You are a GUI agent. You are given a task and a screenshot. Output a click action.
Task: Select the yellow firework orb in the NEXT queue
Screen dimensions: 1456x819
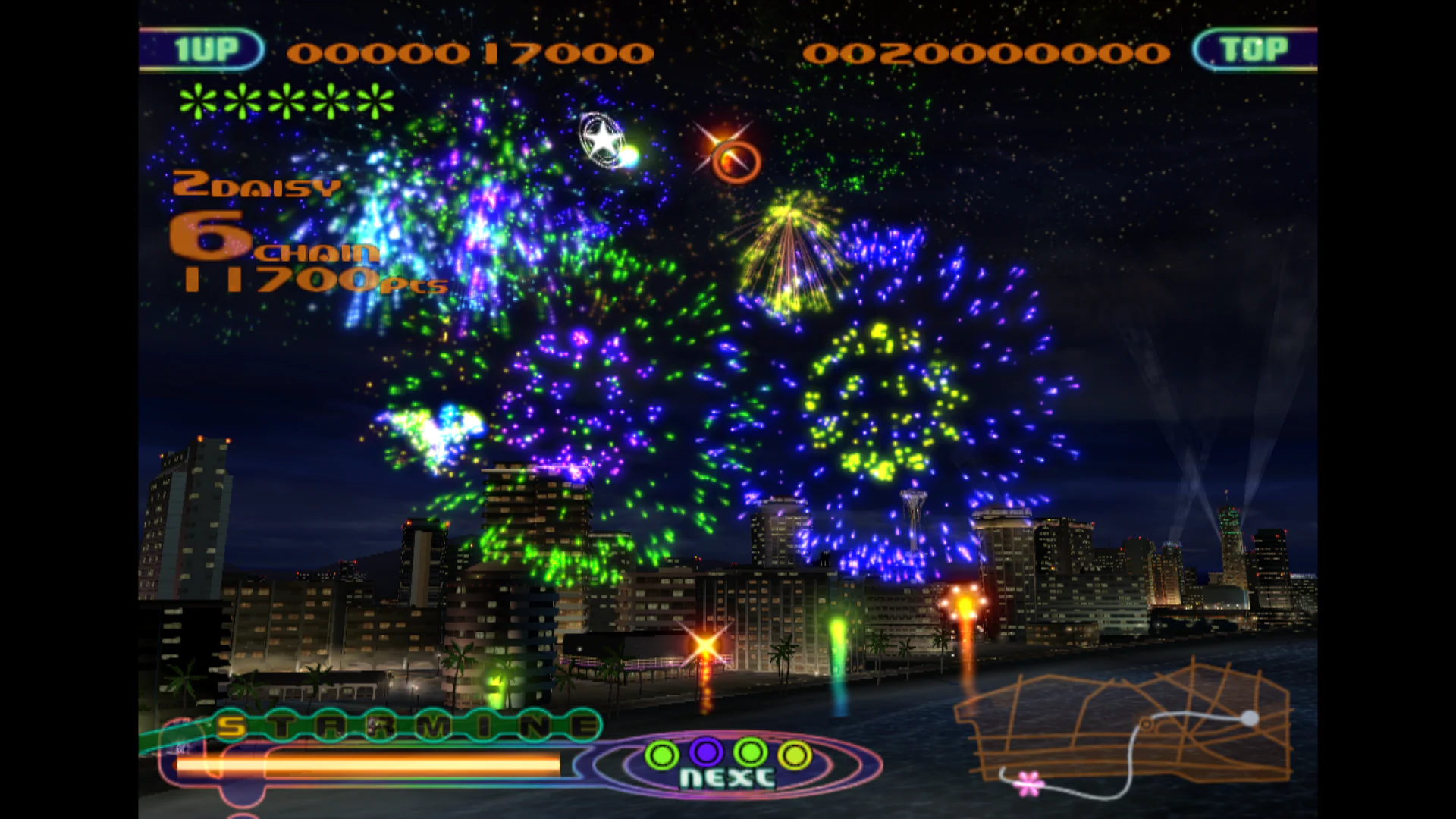tap(793, 754)
